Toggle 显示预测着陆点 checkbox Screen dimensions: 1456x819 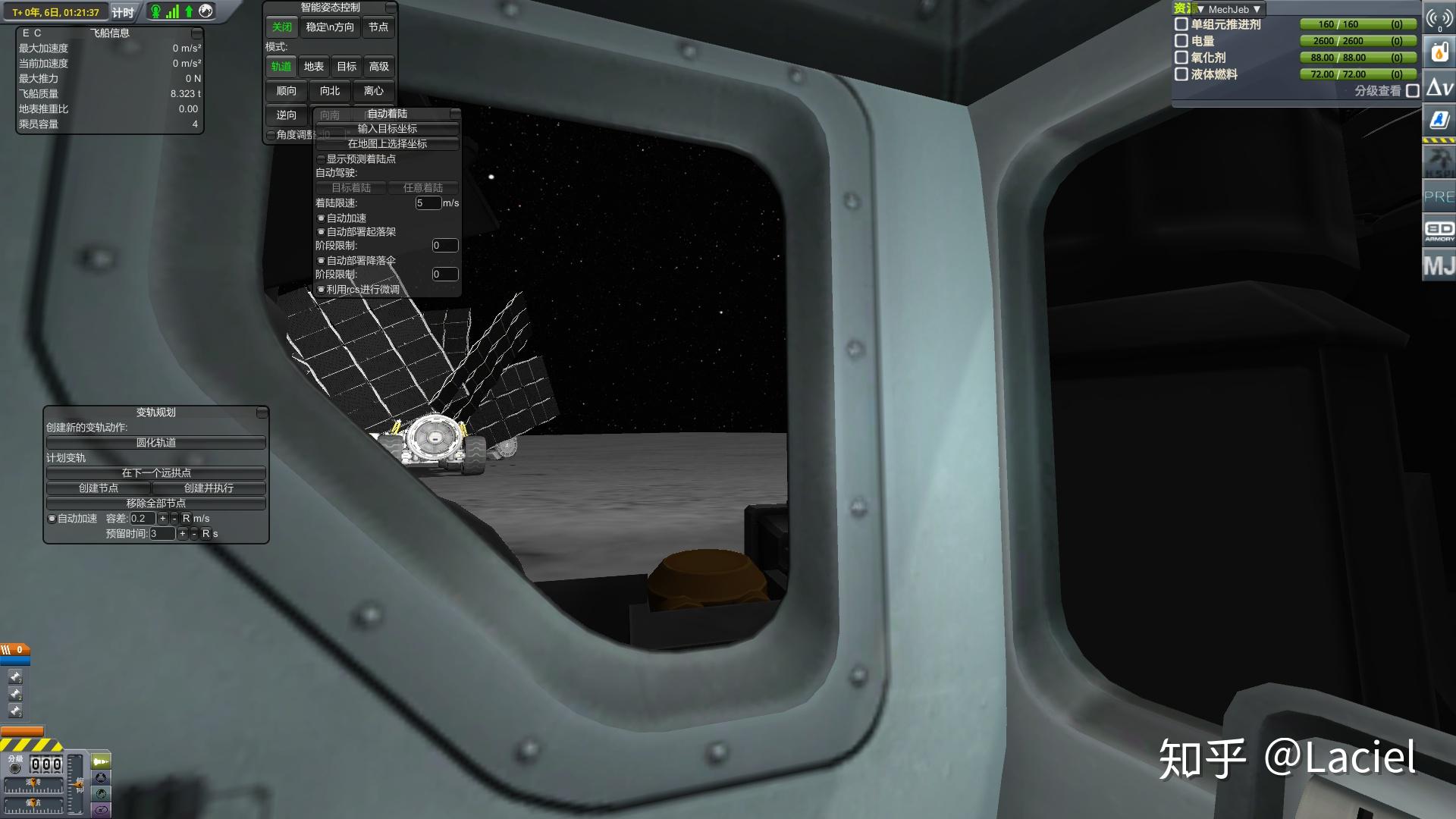click(322, 159)
